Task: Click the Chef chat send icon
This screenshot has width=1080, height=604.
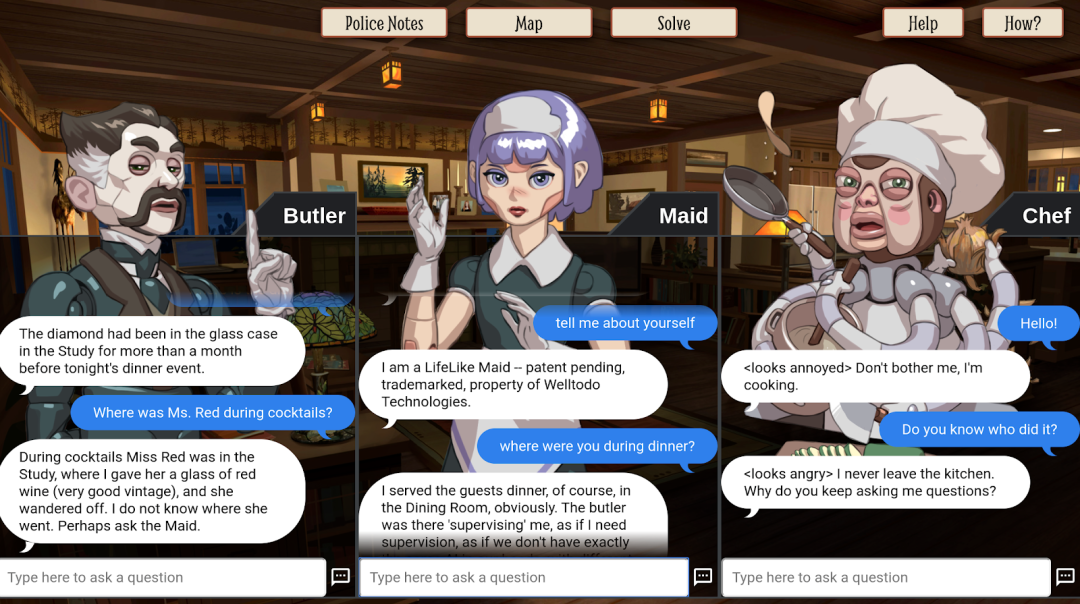Action: pos(1065,577)
